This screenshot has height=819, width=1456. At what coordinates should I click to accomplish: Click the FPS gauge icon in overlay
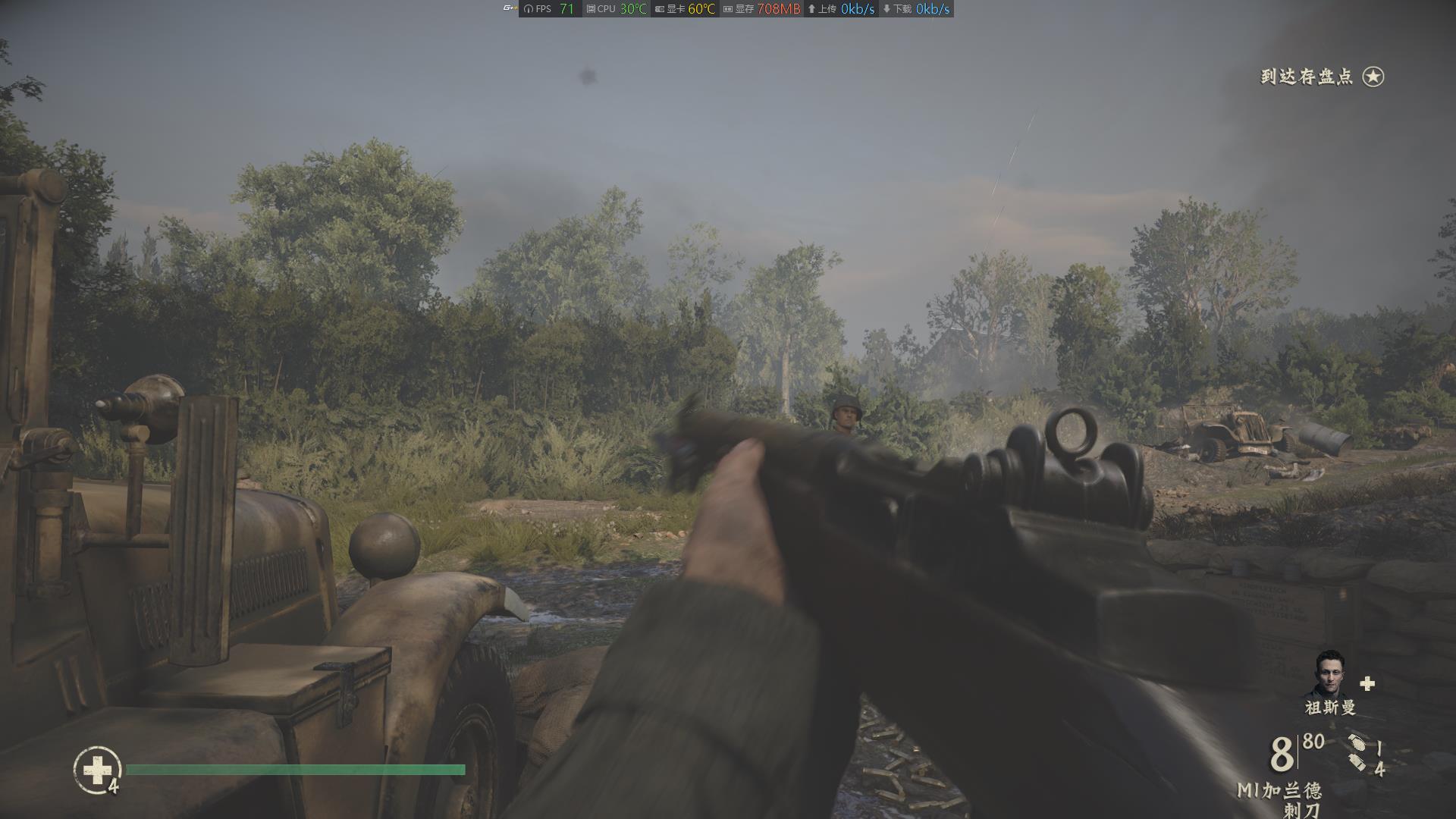pos(529,9)
